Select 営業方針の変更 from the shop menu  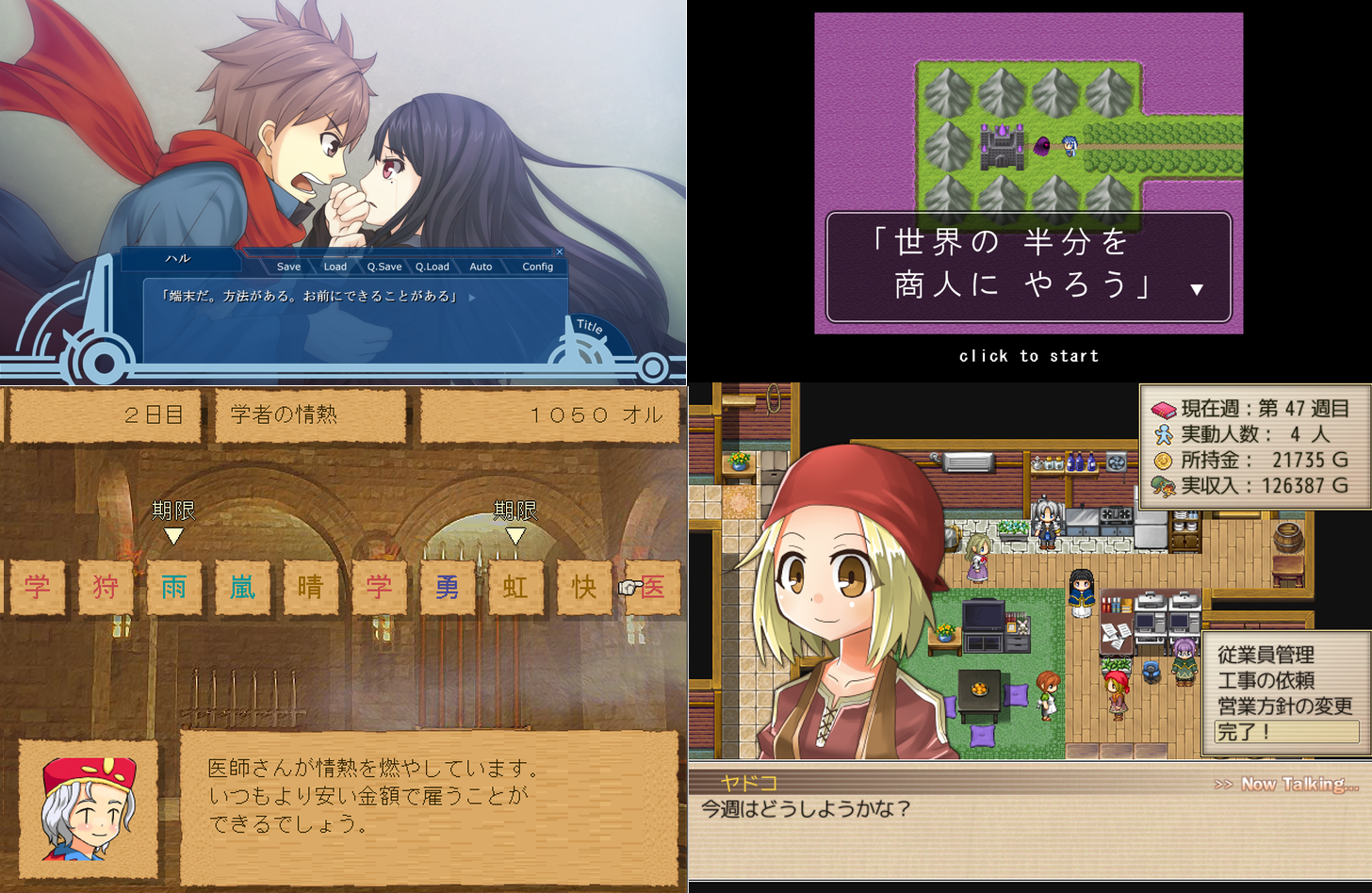[1283, 704]
